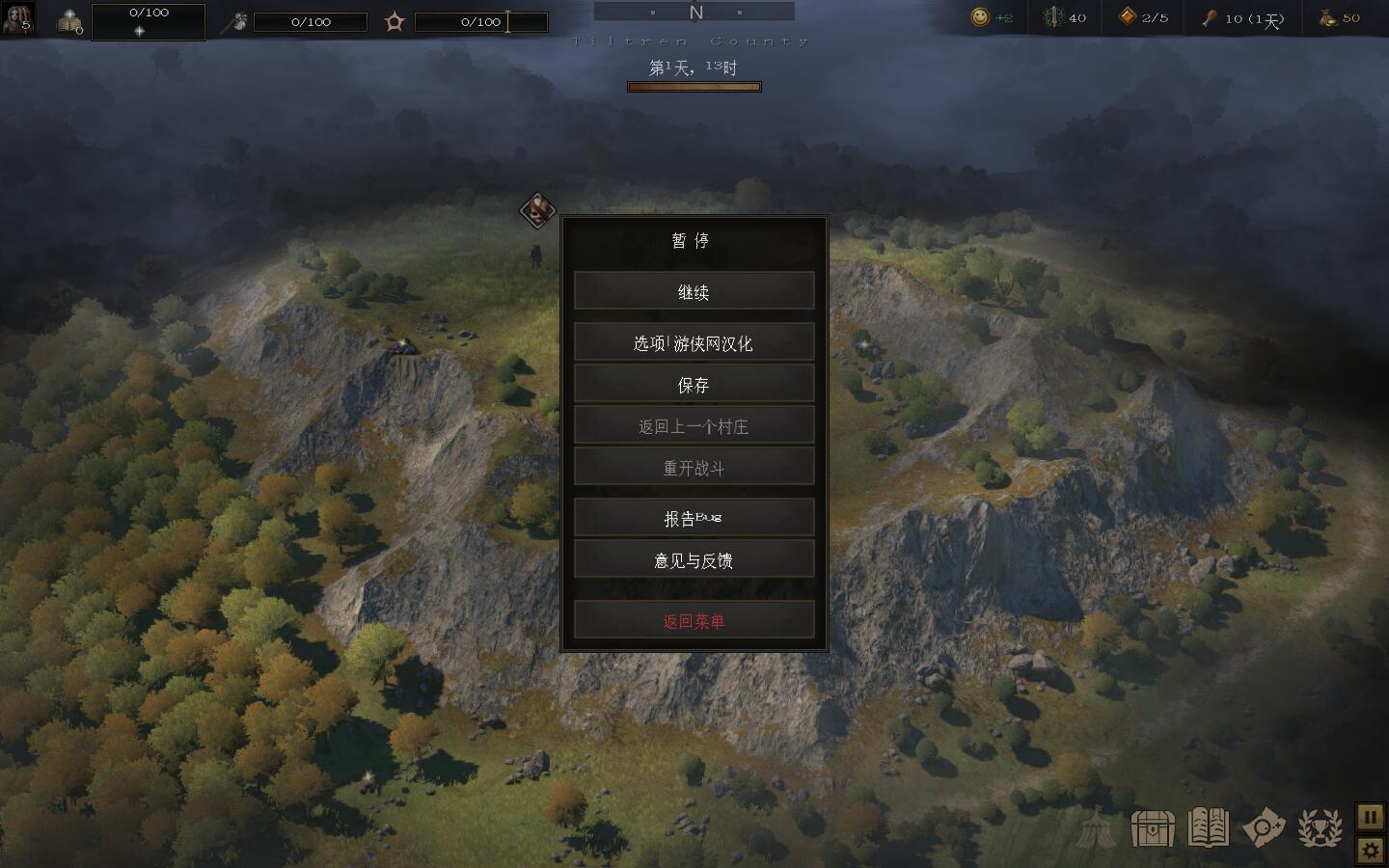Viewport: 1389px width, 868px height.
Task: Open the party portrait in top corner
Action: (17, 18)
